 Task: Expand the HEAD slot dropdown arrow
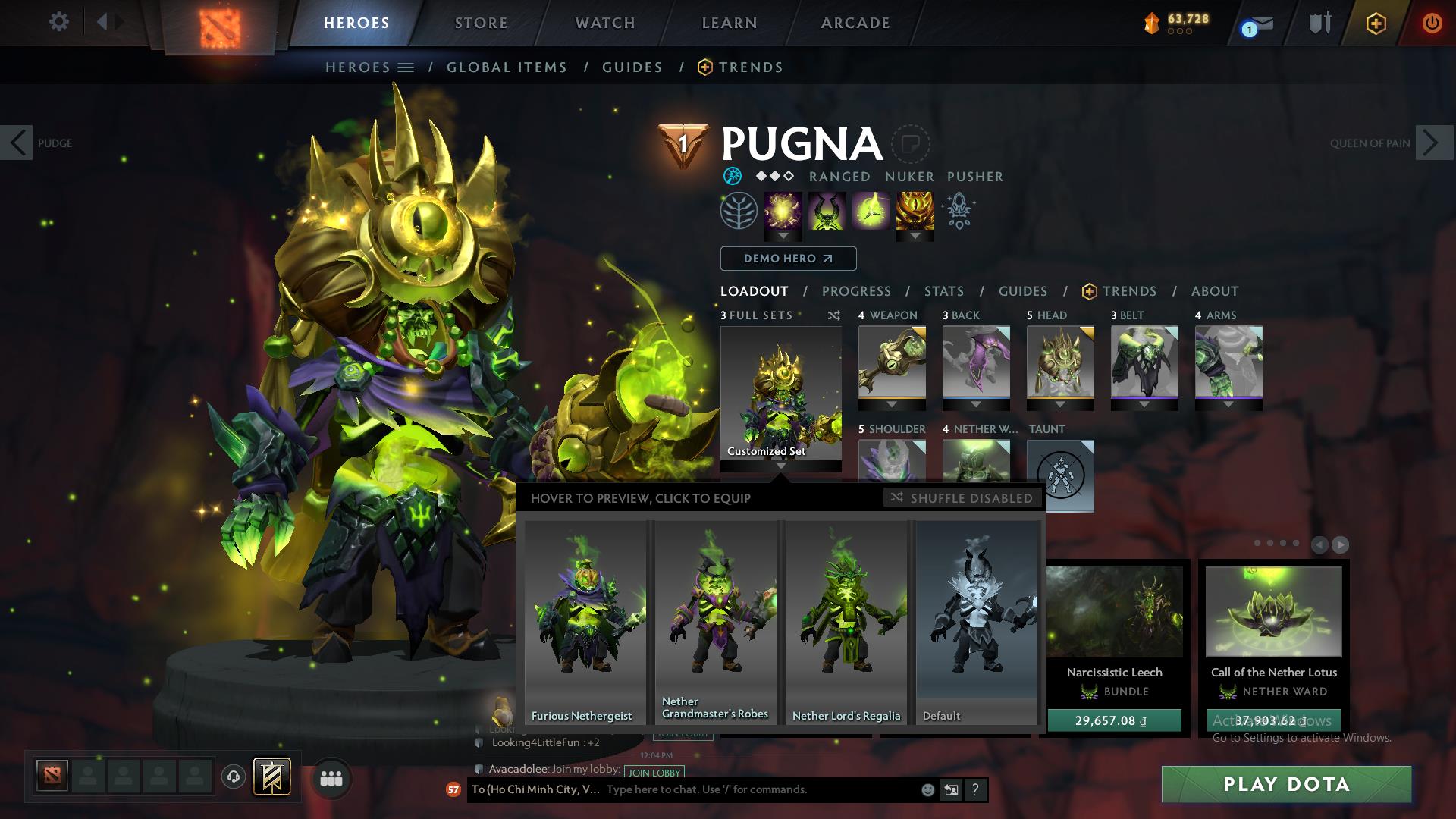click(x=1060, y=404)
